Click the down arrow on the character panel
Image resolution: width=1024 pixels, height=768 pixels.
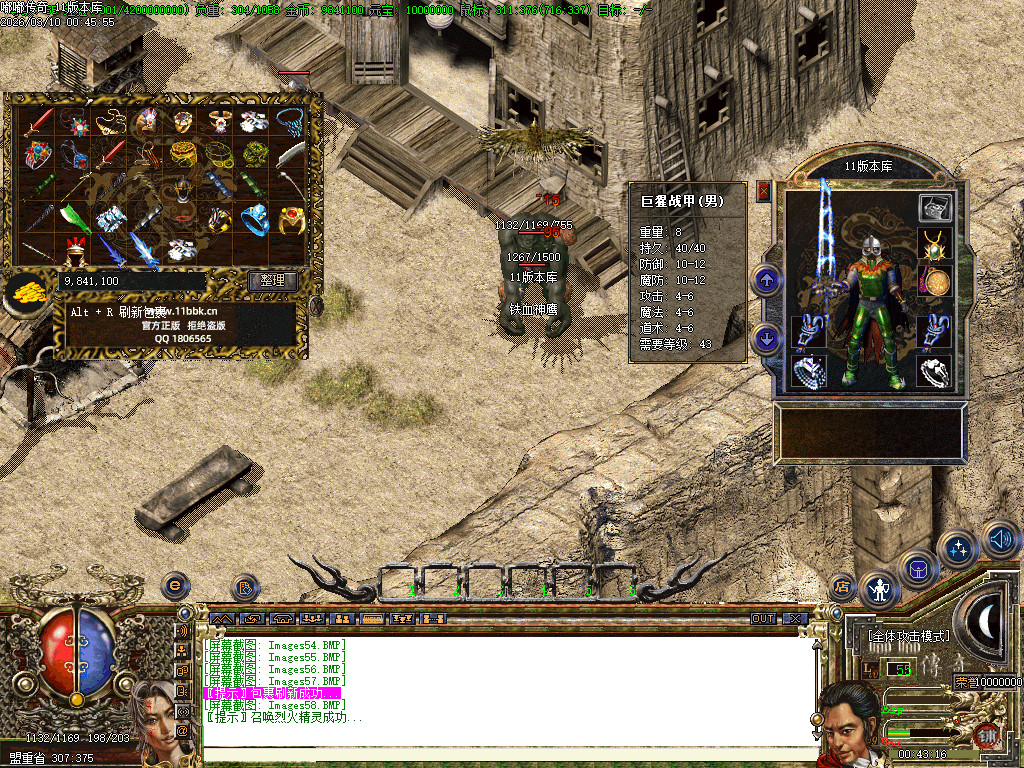click(x=767, y=337)
